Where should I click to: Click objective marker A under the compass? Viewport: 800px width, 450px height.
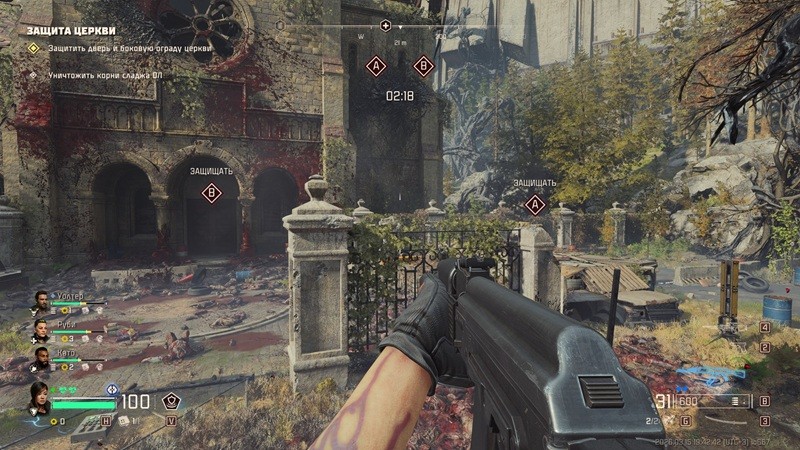[376, 66]
